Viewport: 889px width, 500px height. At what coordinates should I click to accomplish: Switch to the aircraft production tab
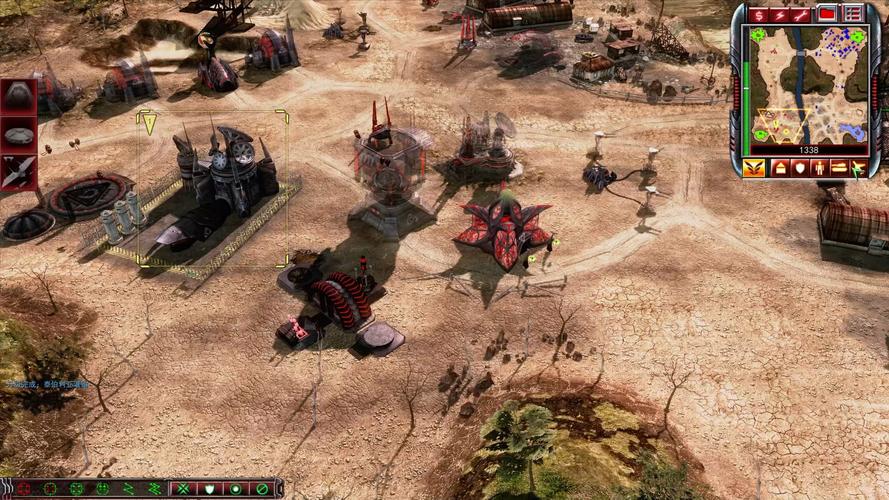click(x=858, y=168)
